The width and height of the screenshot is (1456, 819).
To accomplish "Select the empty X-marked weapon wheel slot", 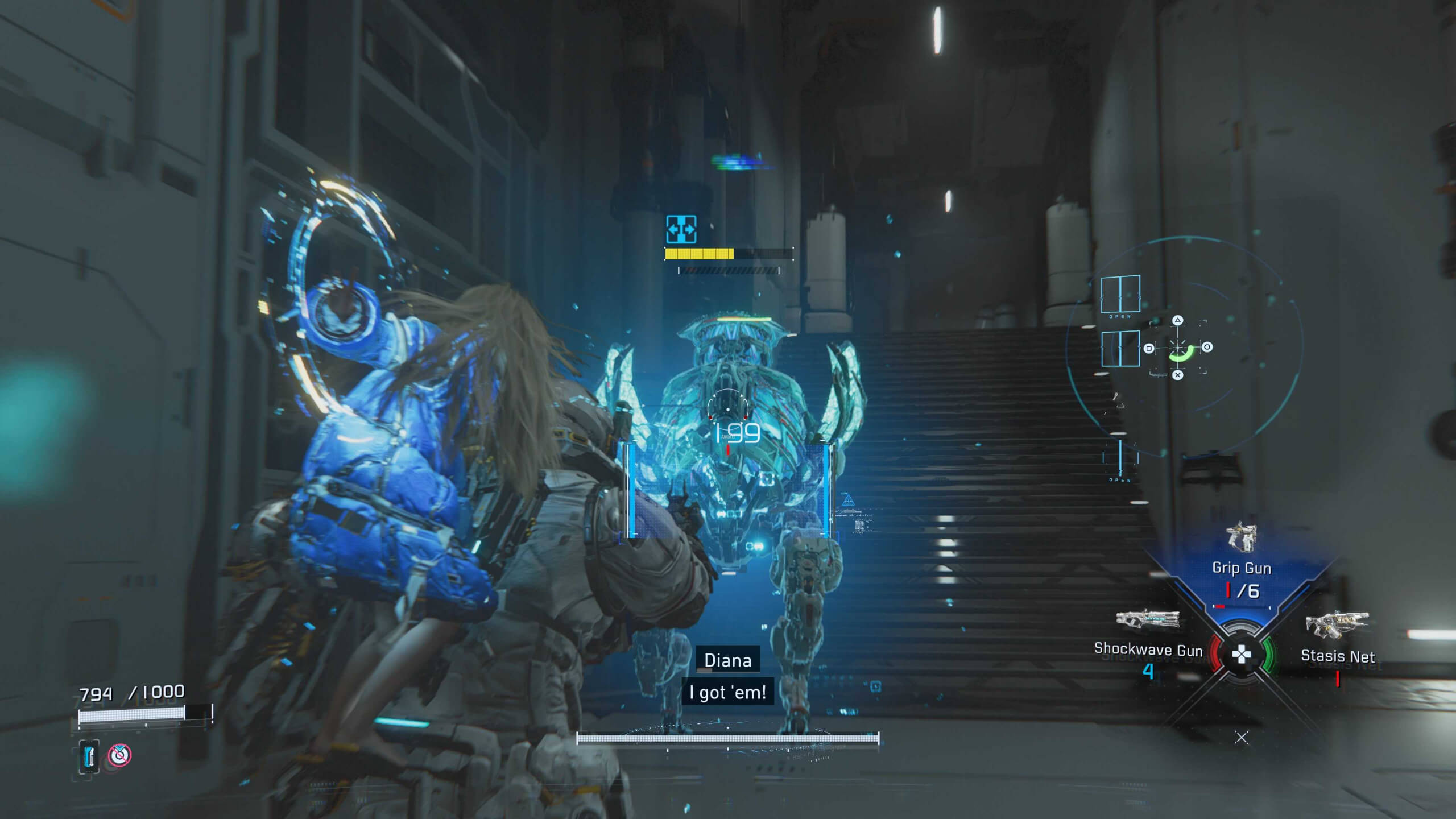I will 1242,738.
